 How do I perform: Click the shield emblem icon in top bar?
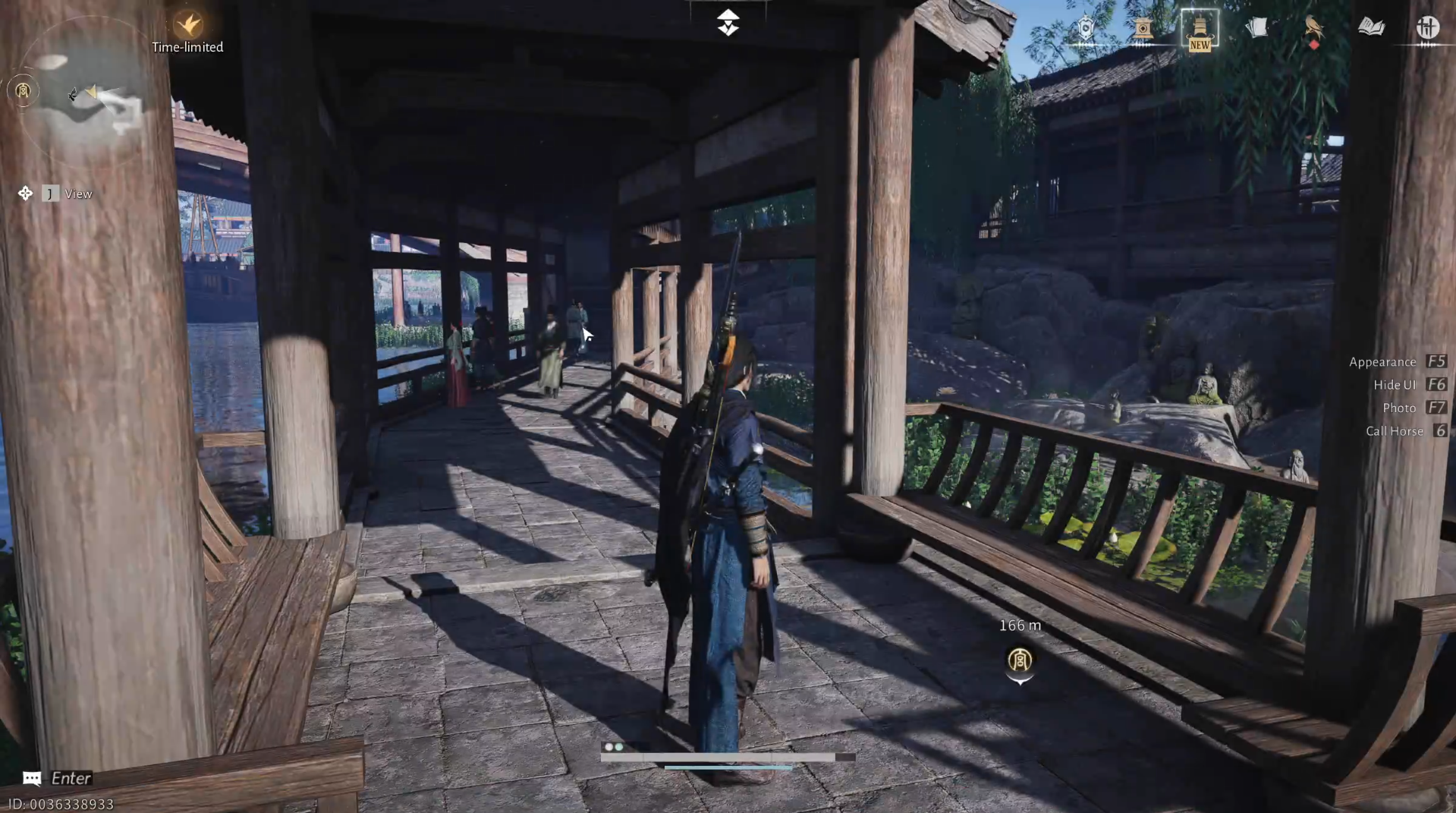click(1086, 28)
